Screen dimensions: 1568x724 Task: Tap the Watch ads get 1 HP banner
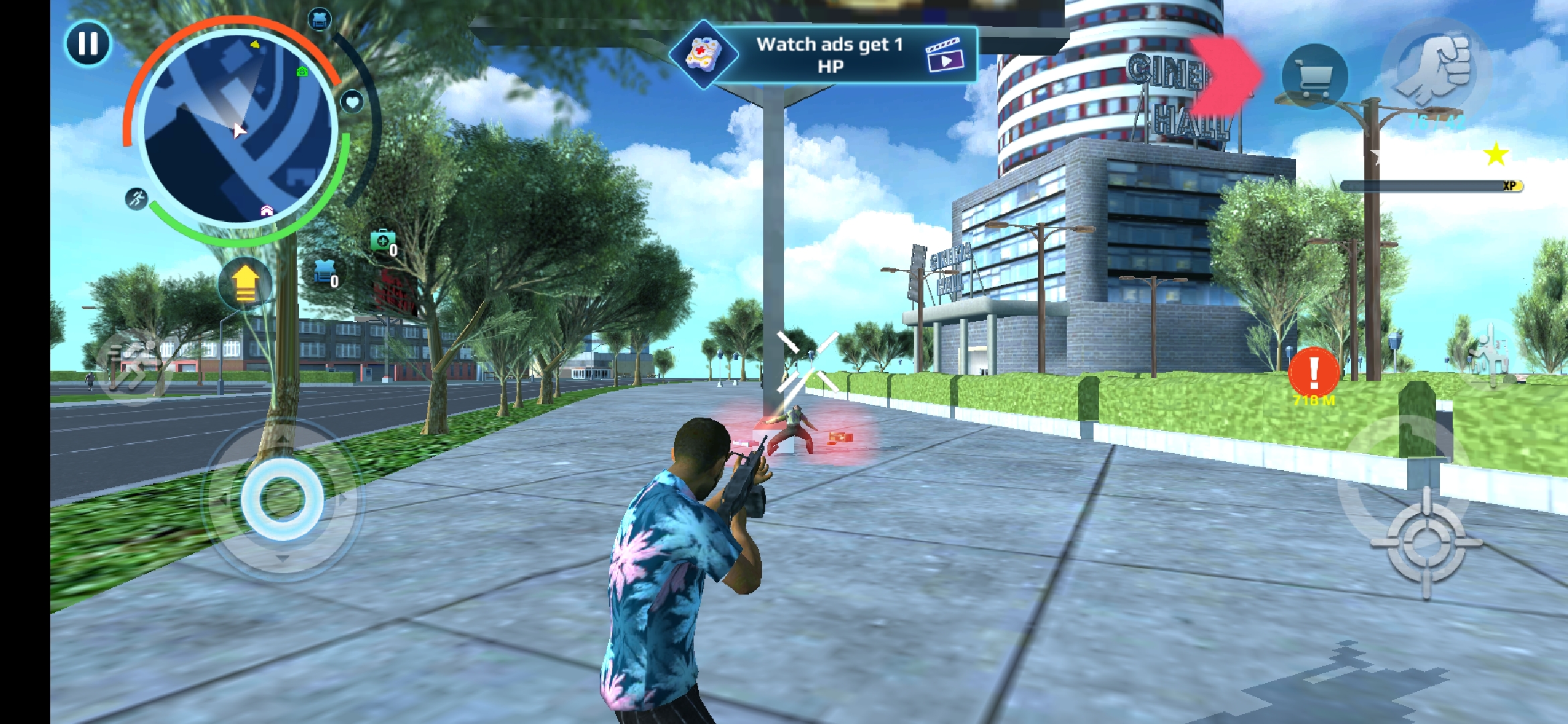point(825,55)
